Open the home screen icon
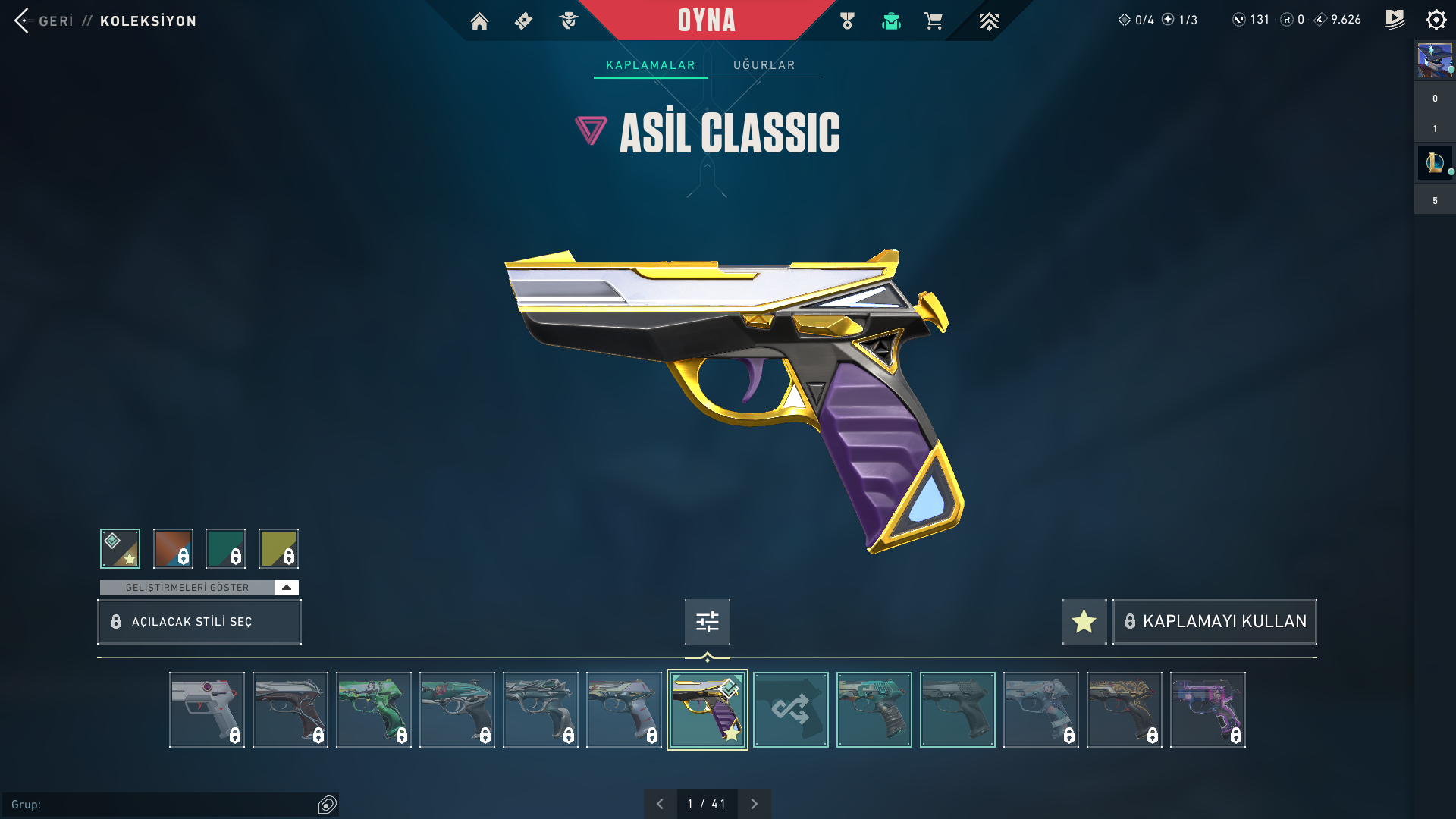Viewport: 1456px width, 819px height. (479, 21)
